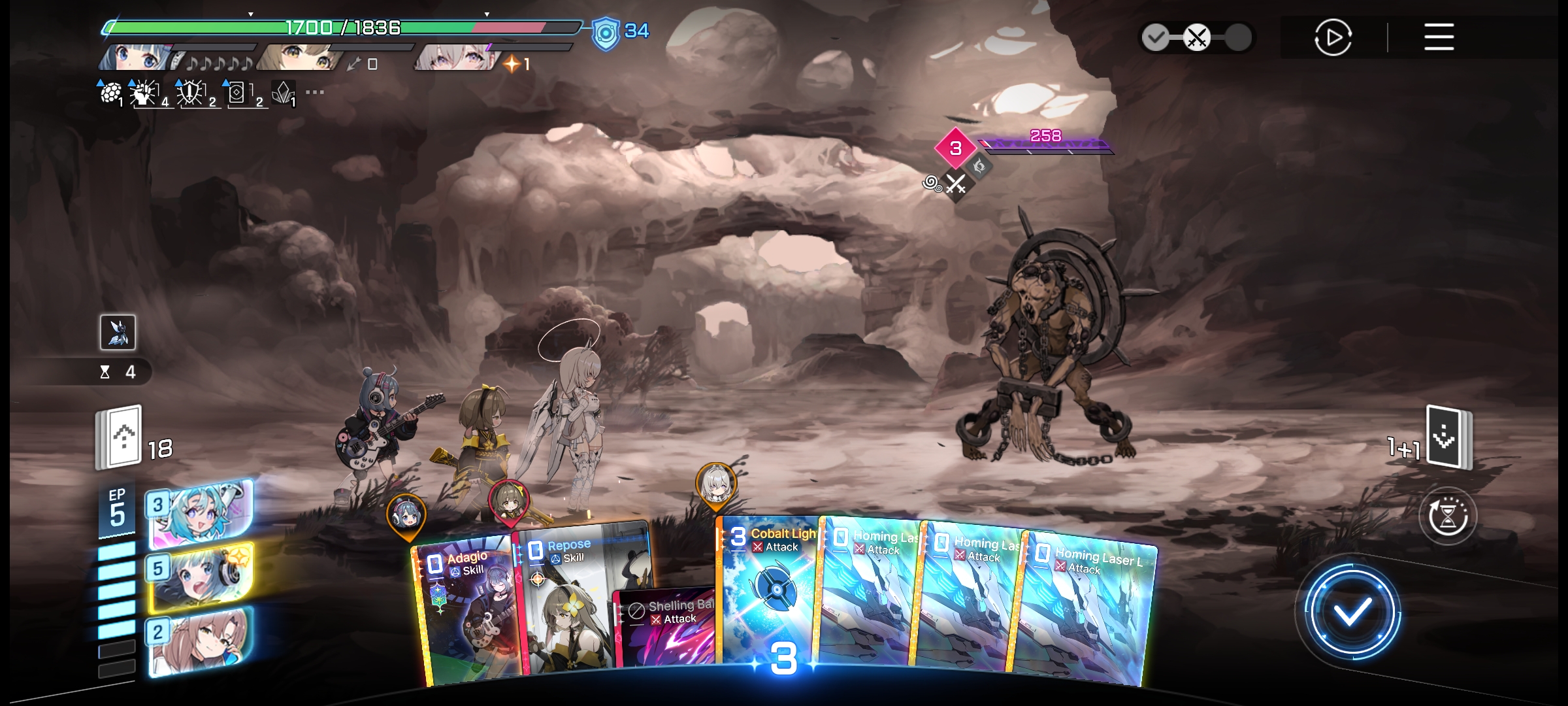Viewport: 1568px width, 706px height.
Task: Tap the winged item icon above hourglass counter
Action: pos(118,332)
